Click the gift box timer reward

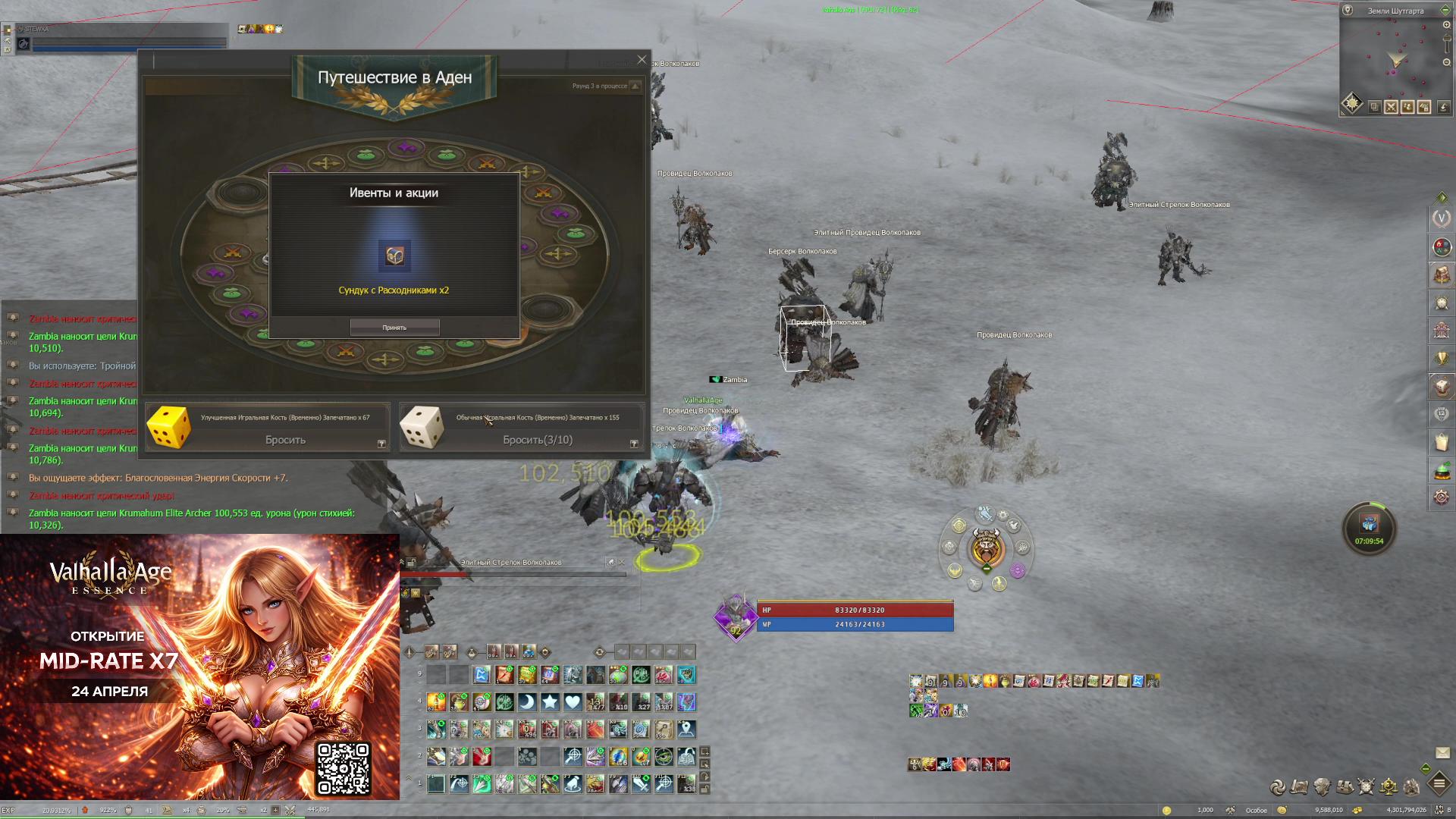pyautogui.click(x=1369, y=525)
